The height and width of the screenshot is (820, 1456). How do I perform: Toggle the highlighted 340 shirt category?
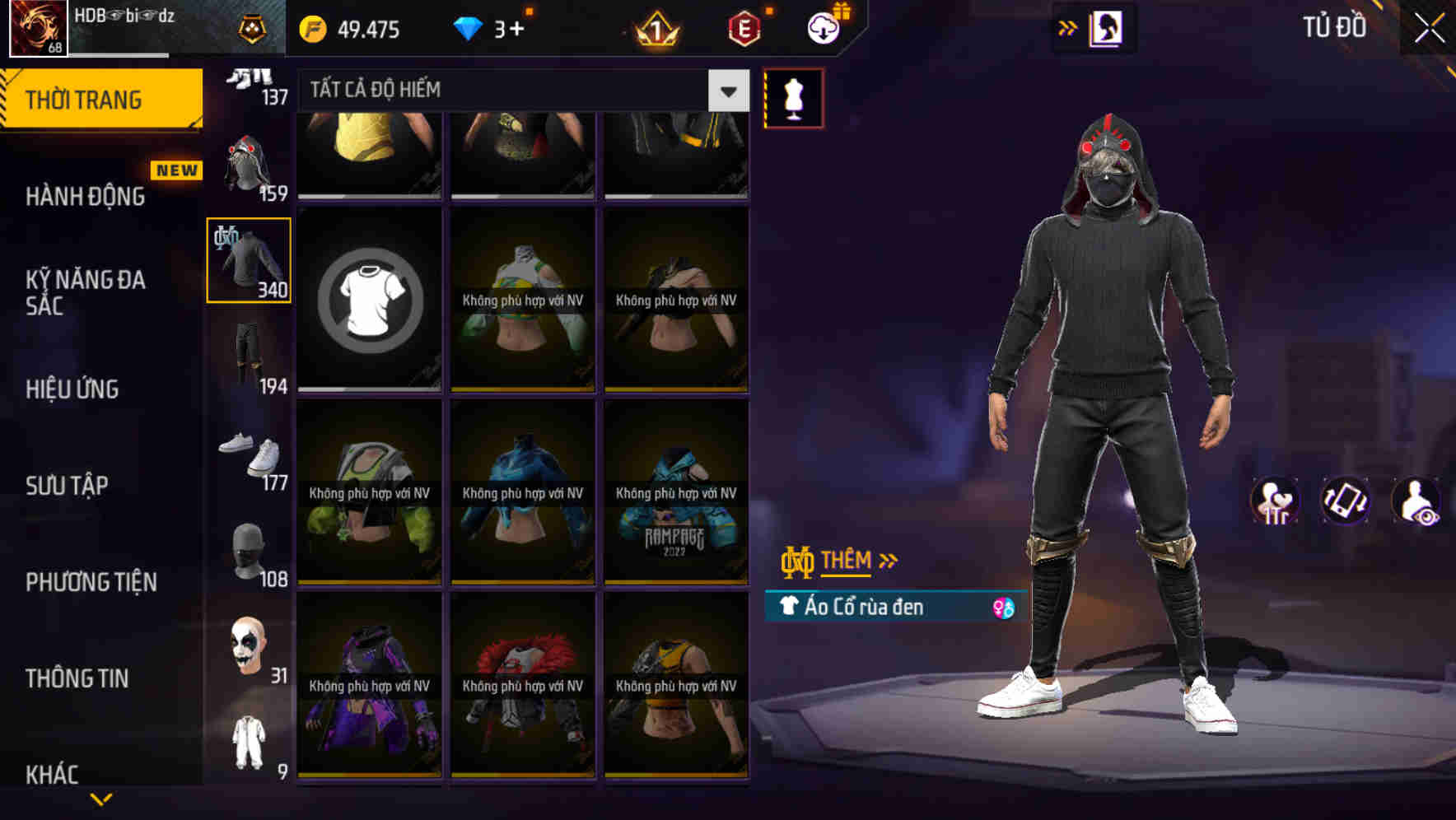[248, 259]
